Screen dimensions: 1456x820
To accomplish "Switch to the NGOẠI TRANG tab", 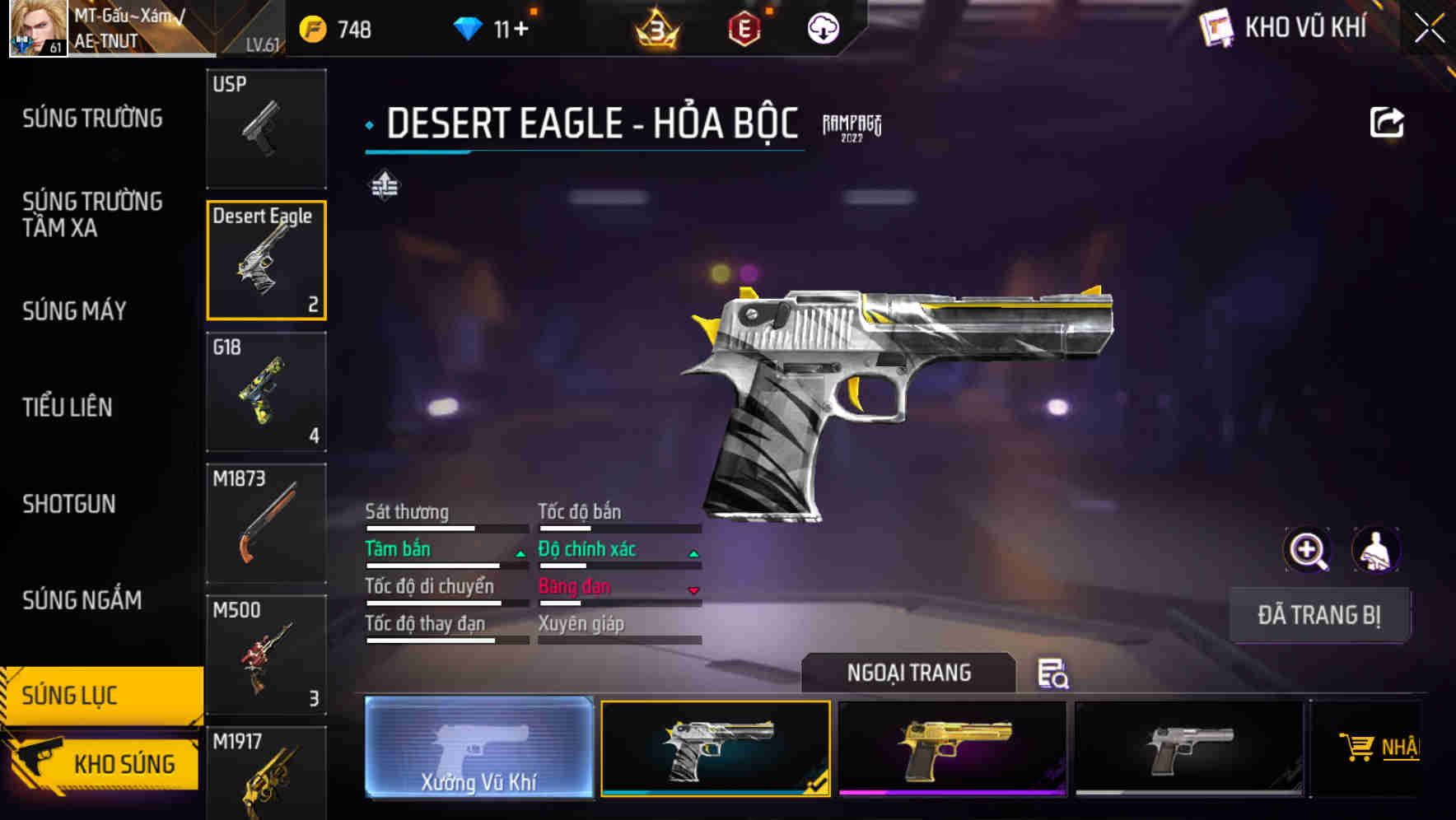I will [x=909, y=673].
